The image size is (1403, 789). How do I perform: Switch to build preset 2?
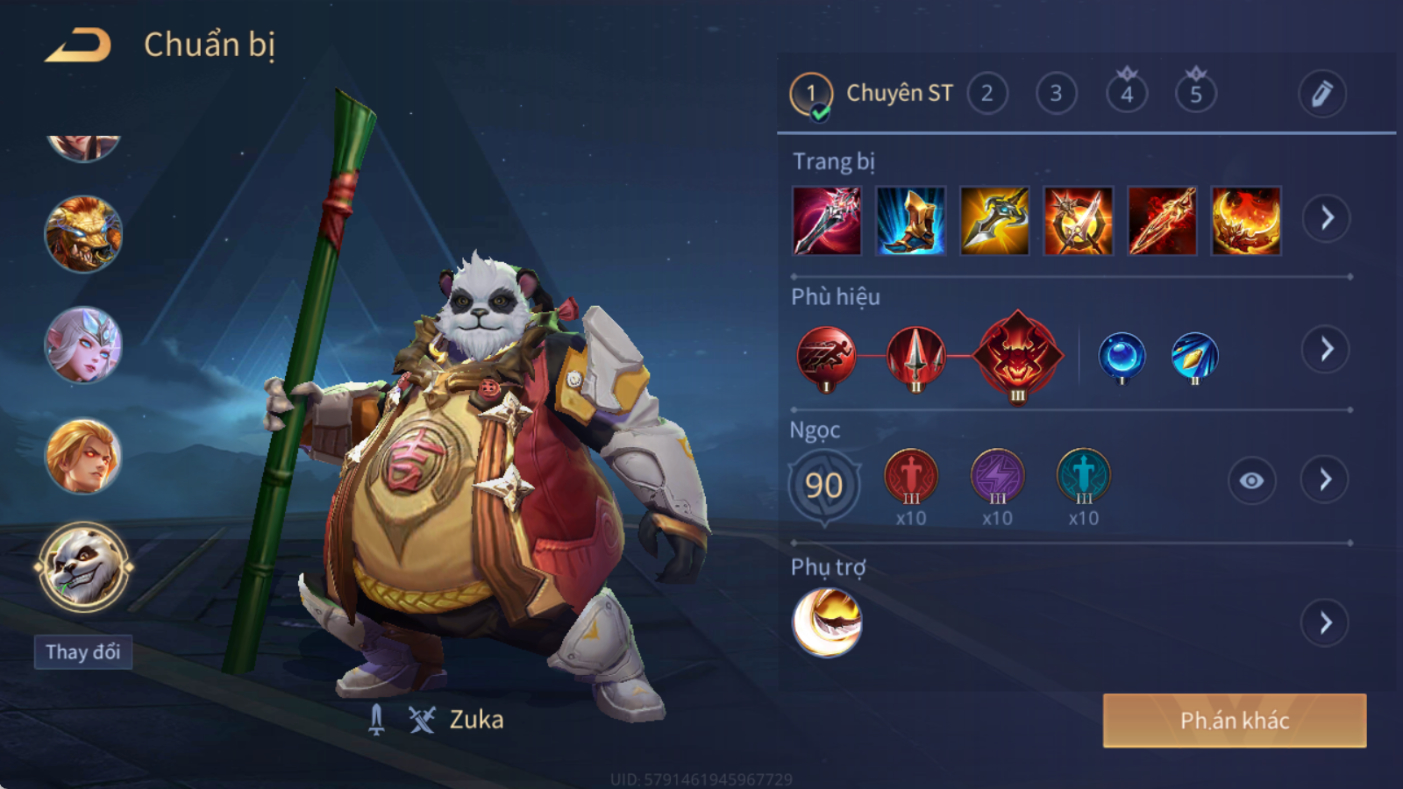[x=987, y=94]
